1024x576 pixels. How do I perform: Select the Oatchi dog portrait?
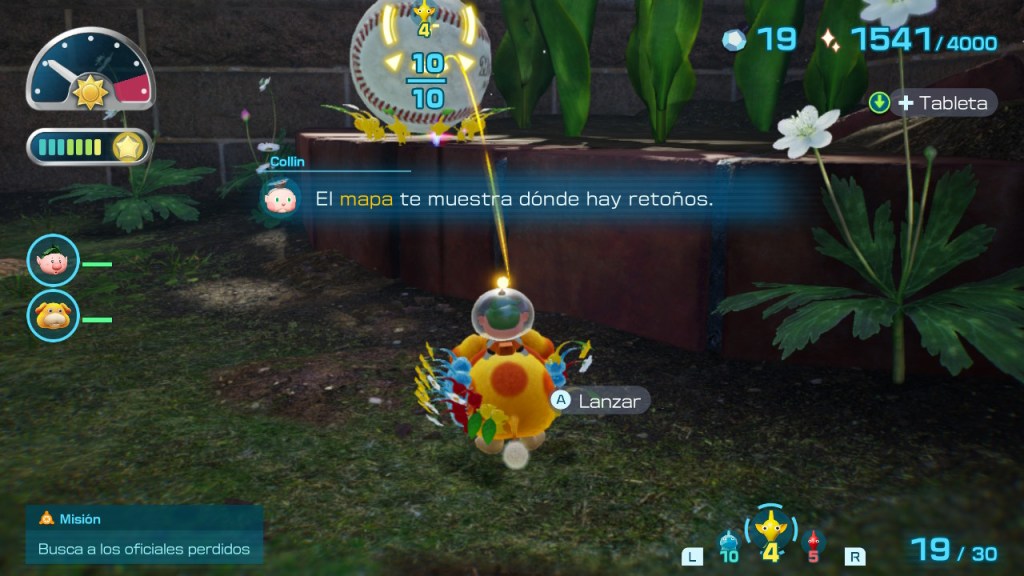(53, 316)
